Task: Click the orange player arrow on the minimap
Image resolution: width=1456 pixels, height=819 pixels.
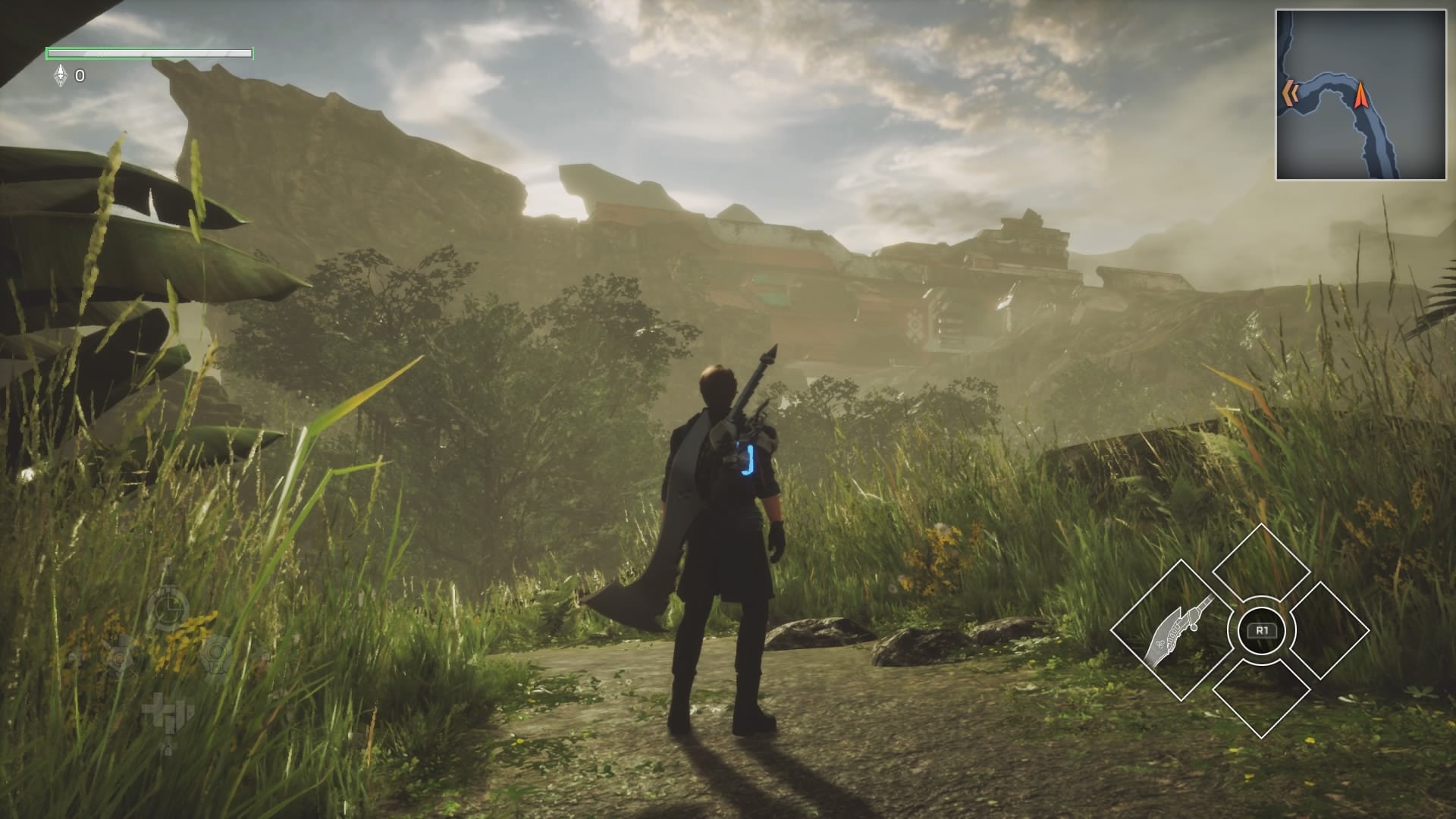Action: pyautogui.click(x=1363, y=95)
